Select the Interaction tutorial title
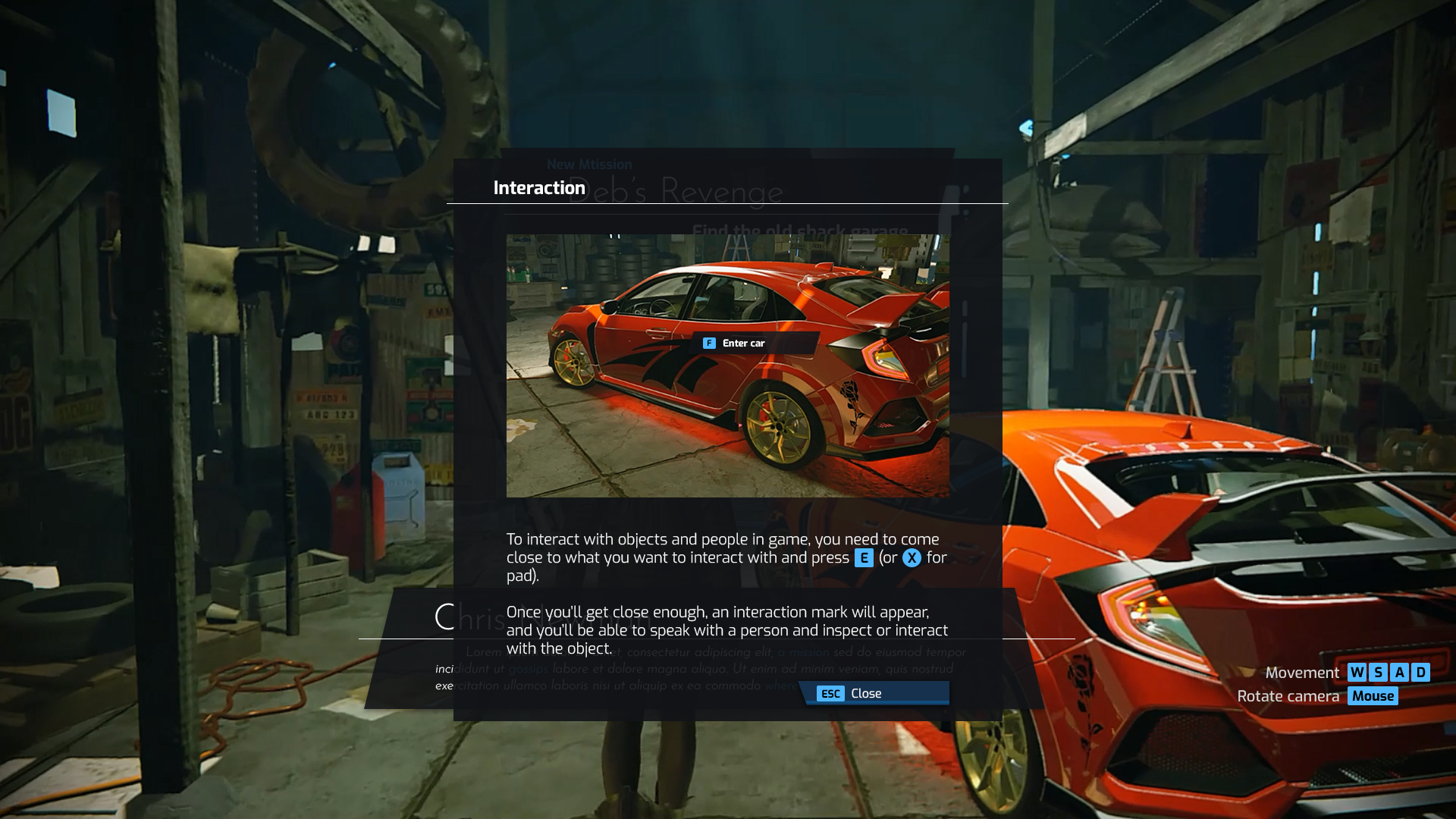The height and width of the screenshot is (819, 1456). pos(540,187)
